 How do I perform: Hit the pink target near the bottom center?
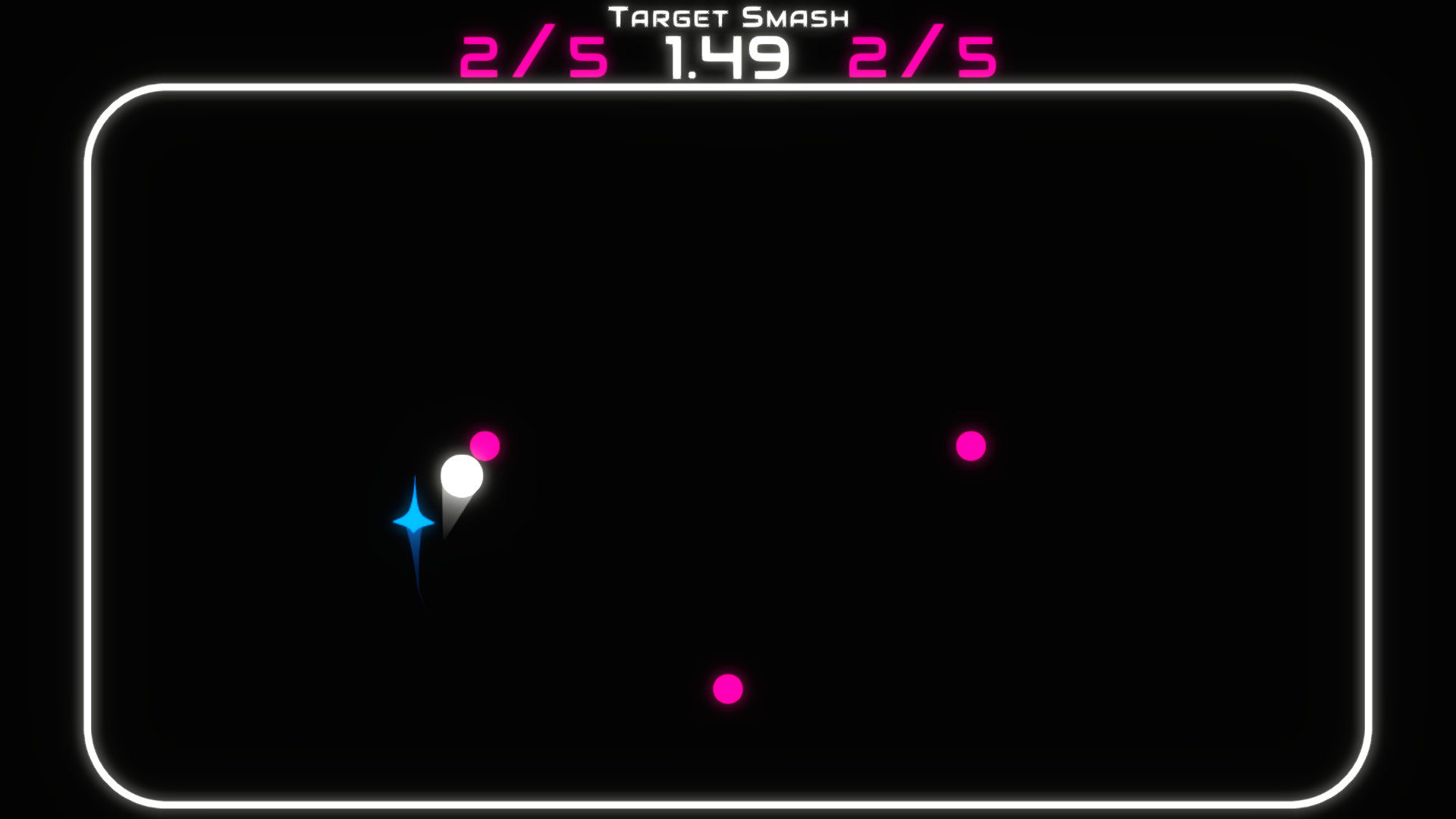729,689
